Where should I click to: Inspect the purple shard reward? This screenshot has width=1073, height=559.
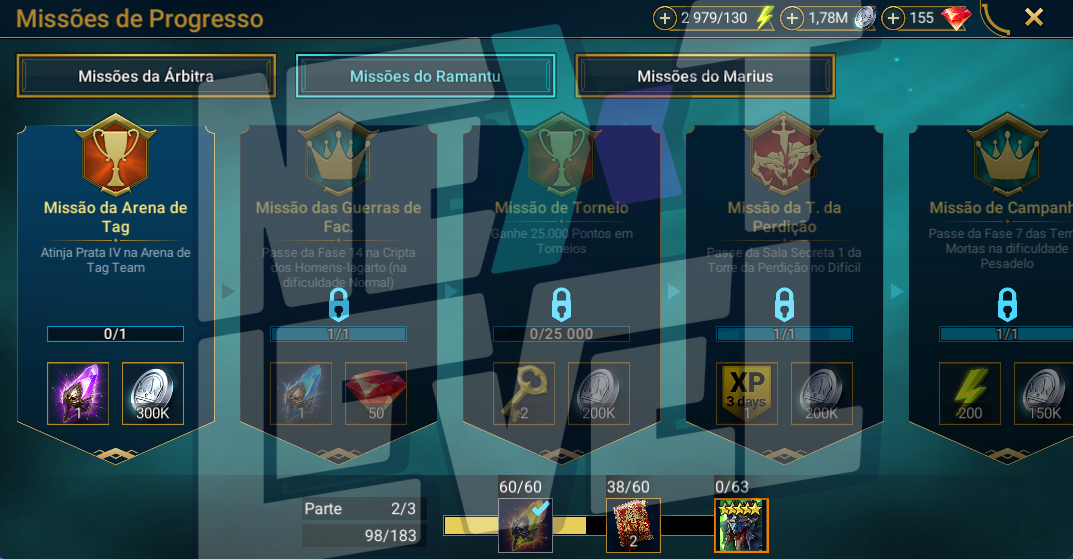pyautogui.click(x=78, y=393)
